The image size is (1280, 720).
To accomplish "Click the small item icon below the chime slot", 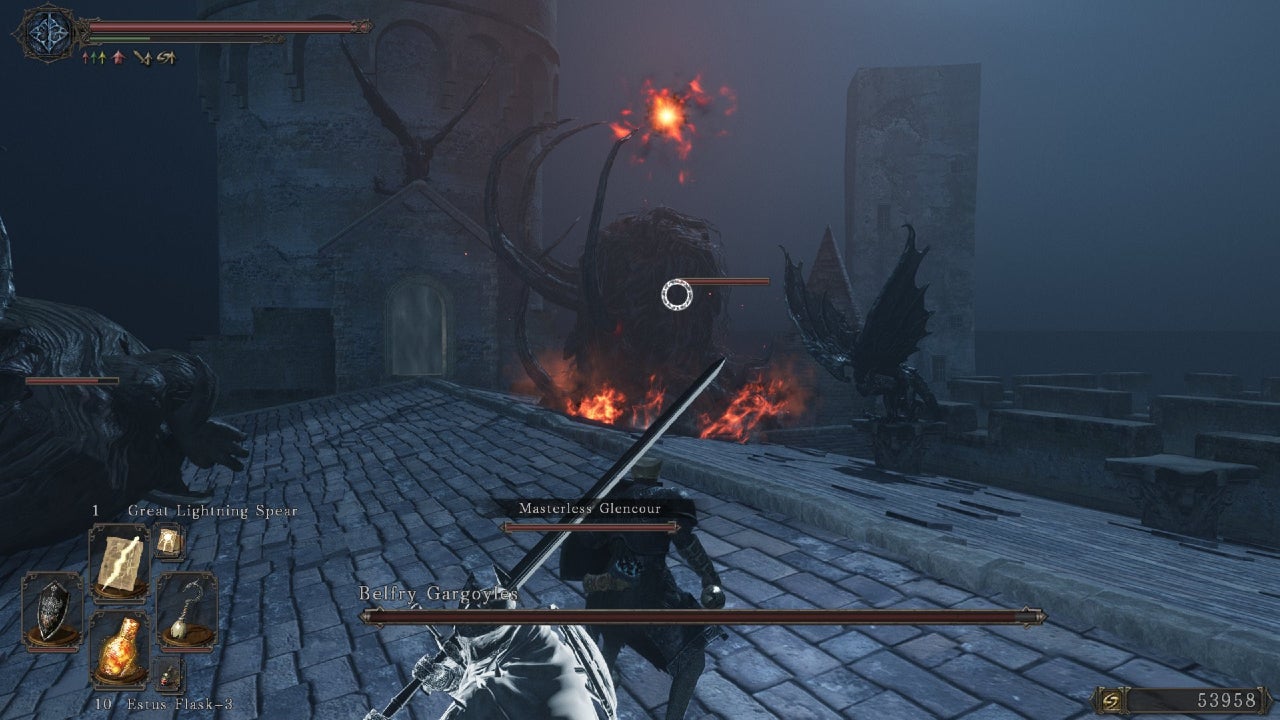I will tap(167, 673).
